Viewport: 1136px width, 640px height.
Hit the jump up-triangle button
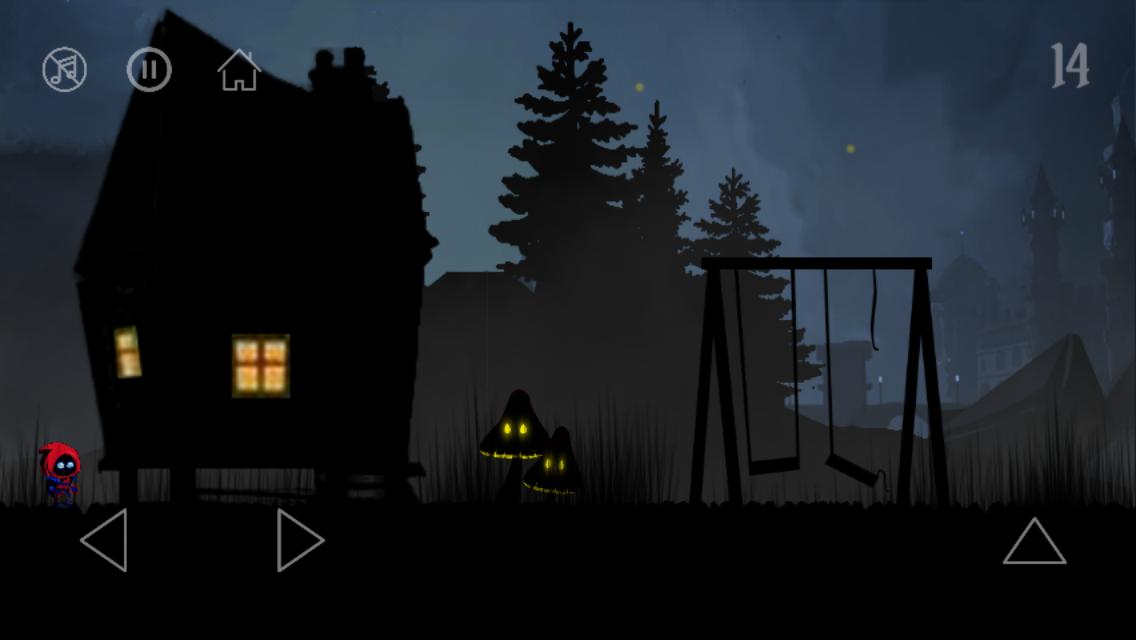pyautogui.click(x=1034, y=542)
